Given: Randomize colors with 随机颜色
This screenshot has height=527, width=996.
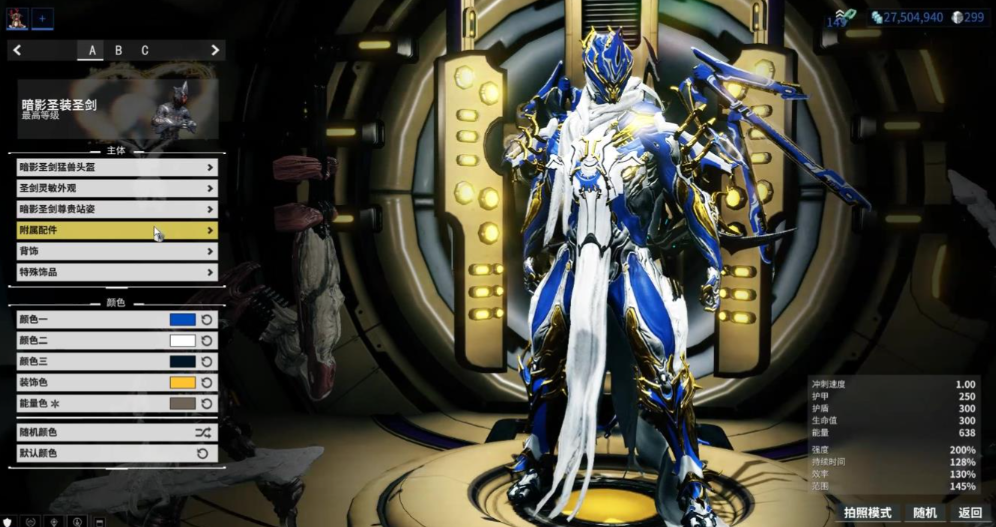Looking at the screenshot, I should tap(116, 432).
